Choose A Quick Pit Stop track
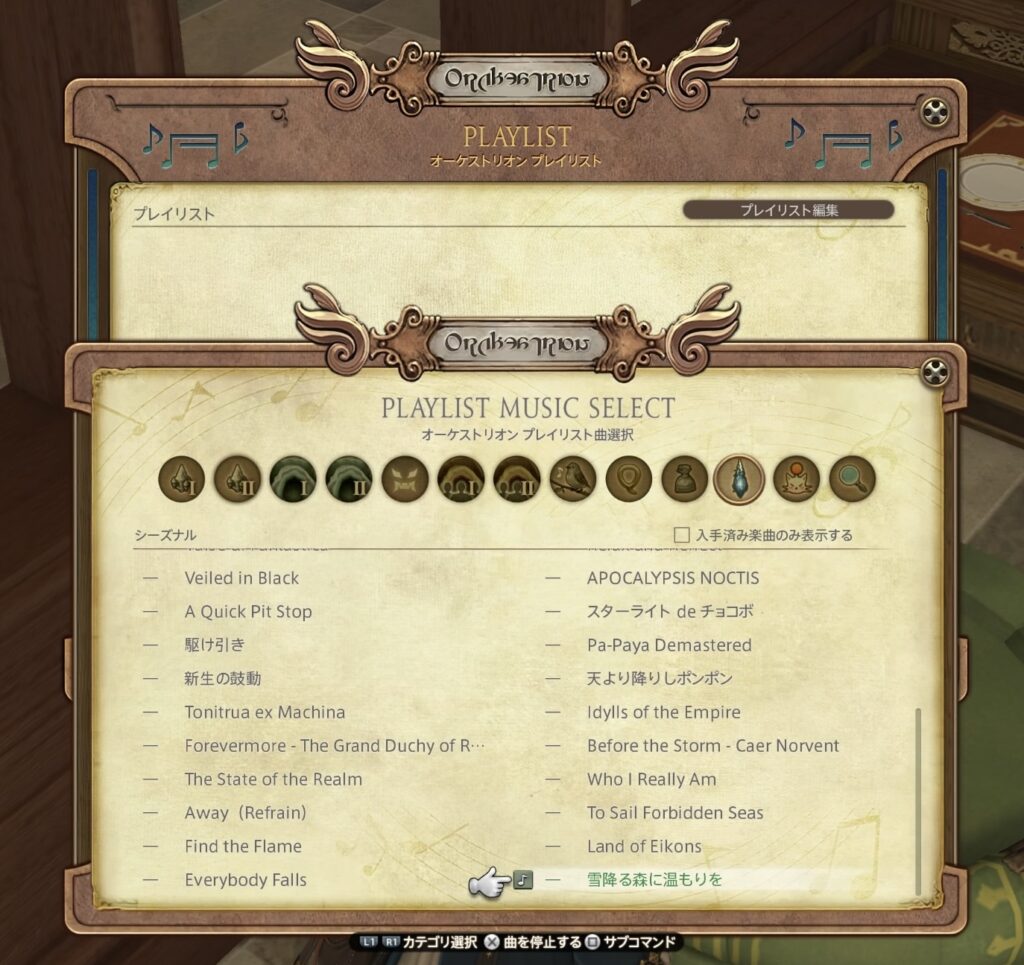The width and height of the screenshot is (1024, 965). 248,612
